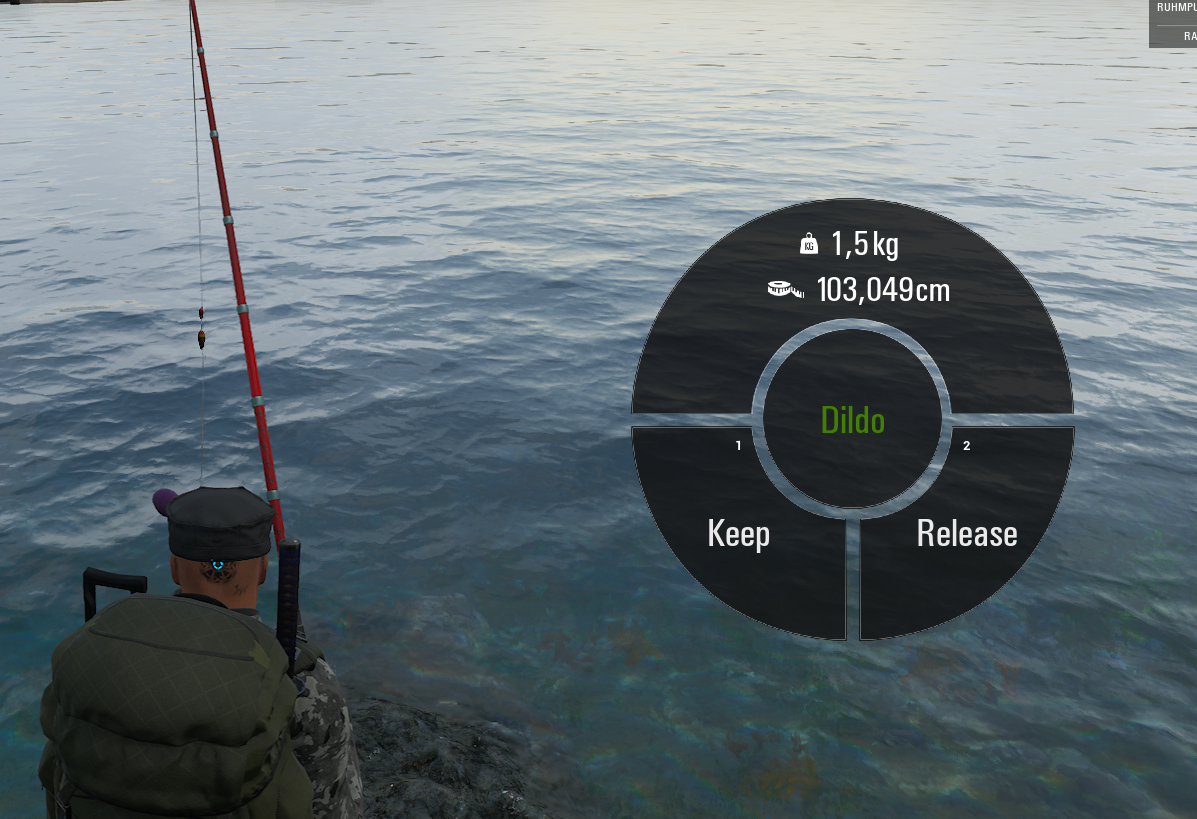Select Release in the catch wheel

966,533
